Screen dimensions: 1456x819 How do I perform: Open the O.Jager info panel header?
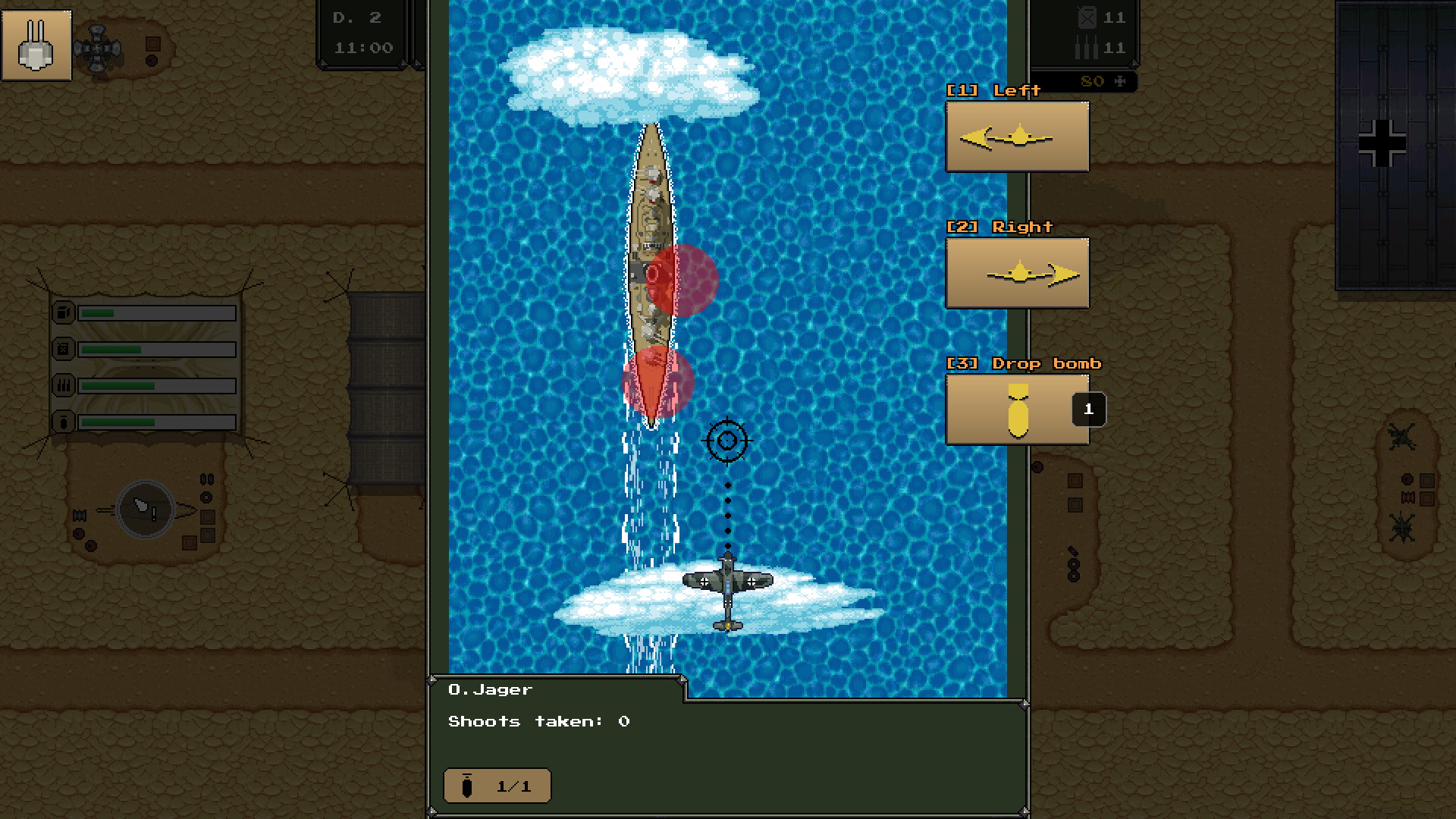489,689
